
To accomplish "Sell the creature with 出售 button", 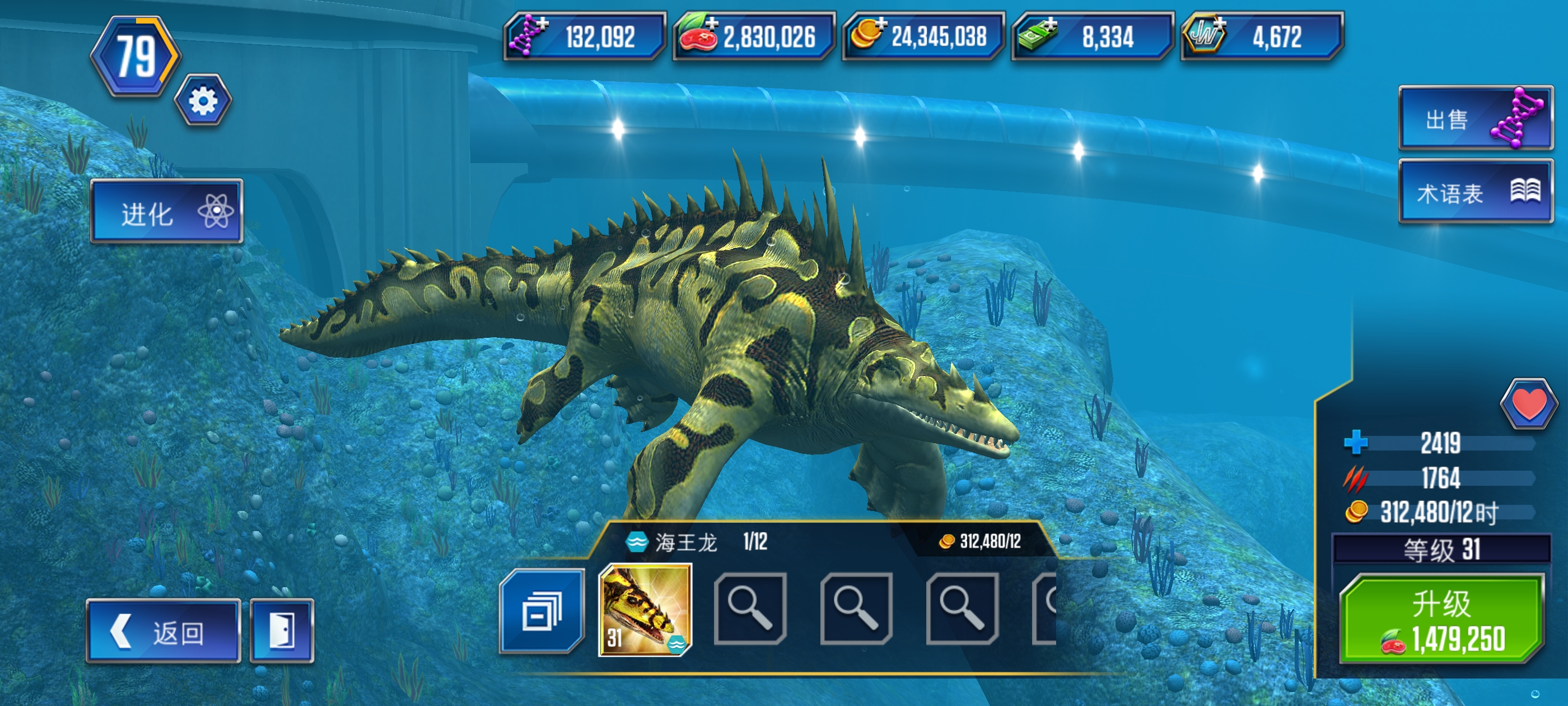I will [1475, 119].
